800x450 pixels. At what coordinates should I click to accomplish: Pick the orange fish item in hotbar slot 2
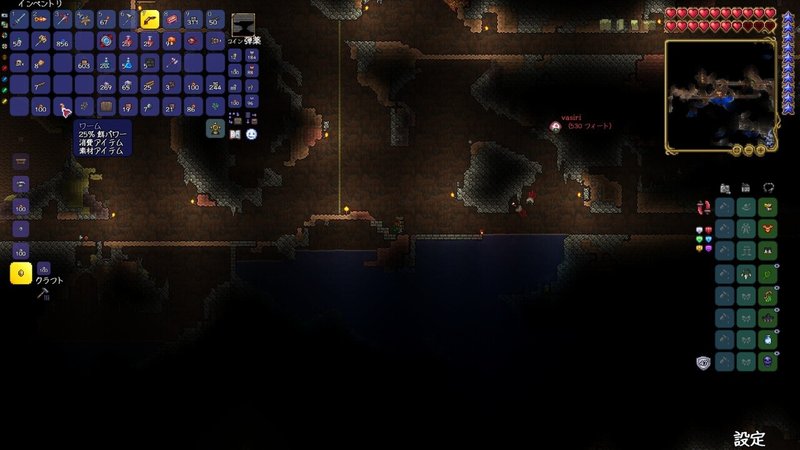(x=40, y=20)
